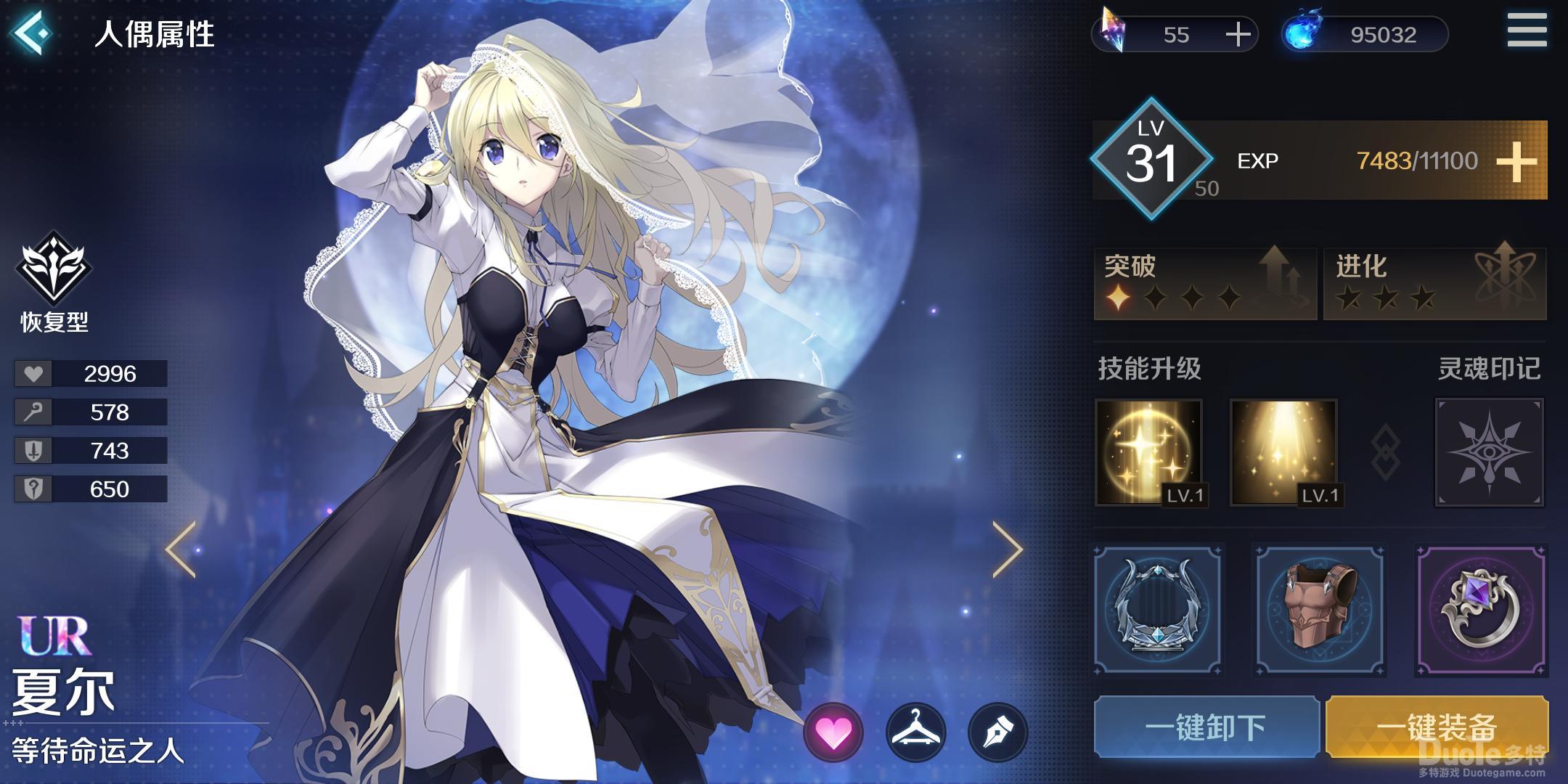The image size is (1568, 784).
Task: Upgrade the sparkling orb skill
Action: pos(1148,452)
